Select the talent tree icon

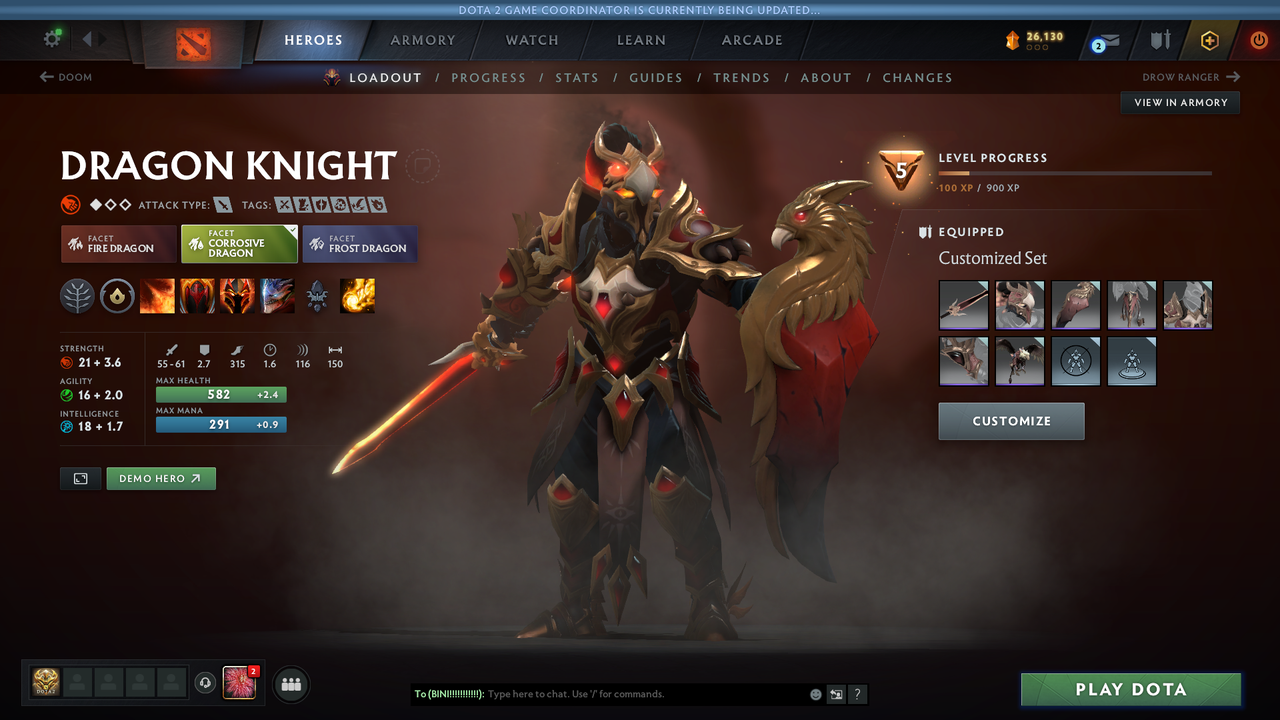pyautogui.click(x=78, y=295)
